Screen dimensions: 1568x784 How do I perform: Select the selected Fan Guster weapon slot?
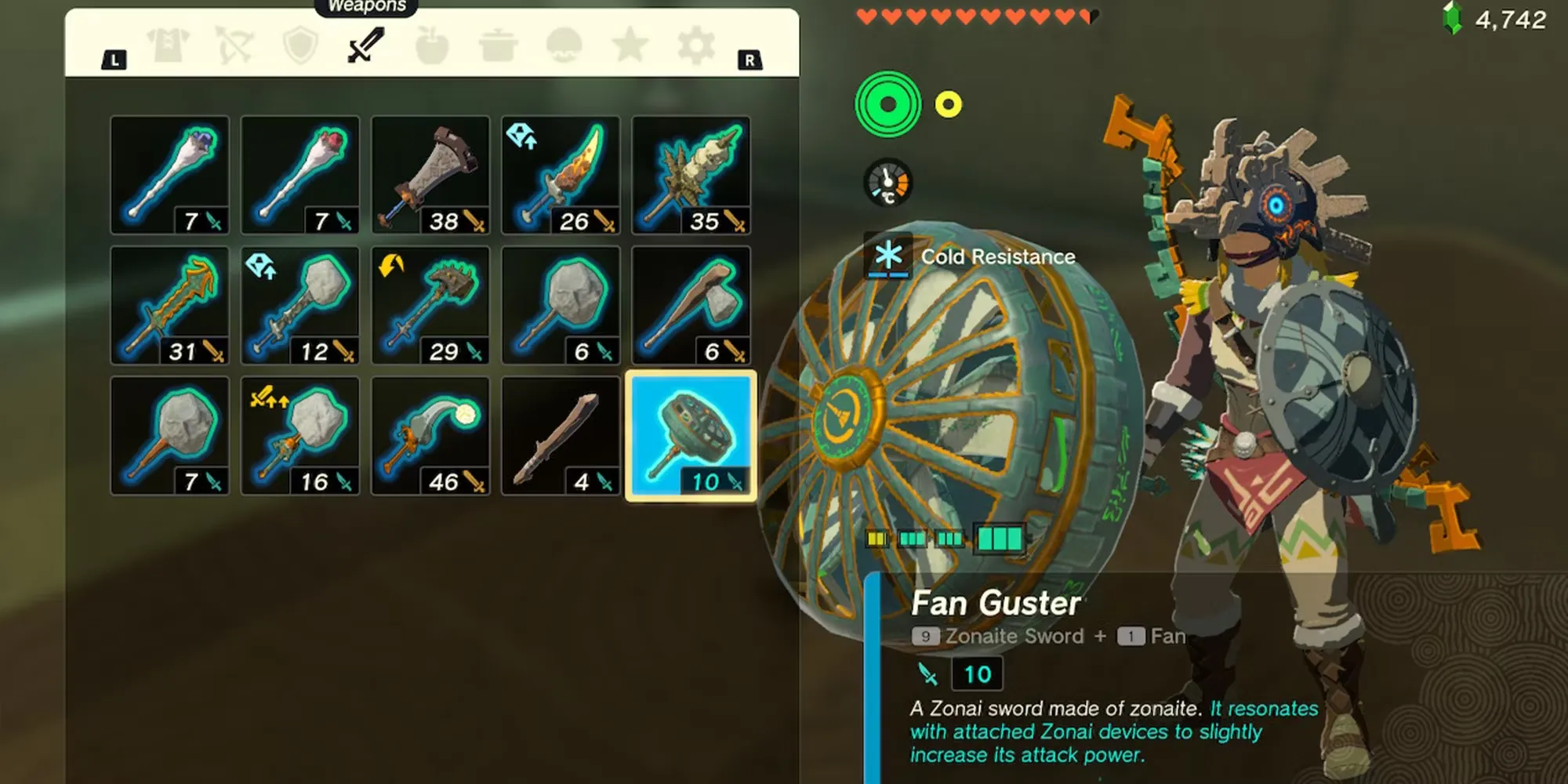[x=691, y=436]
